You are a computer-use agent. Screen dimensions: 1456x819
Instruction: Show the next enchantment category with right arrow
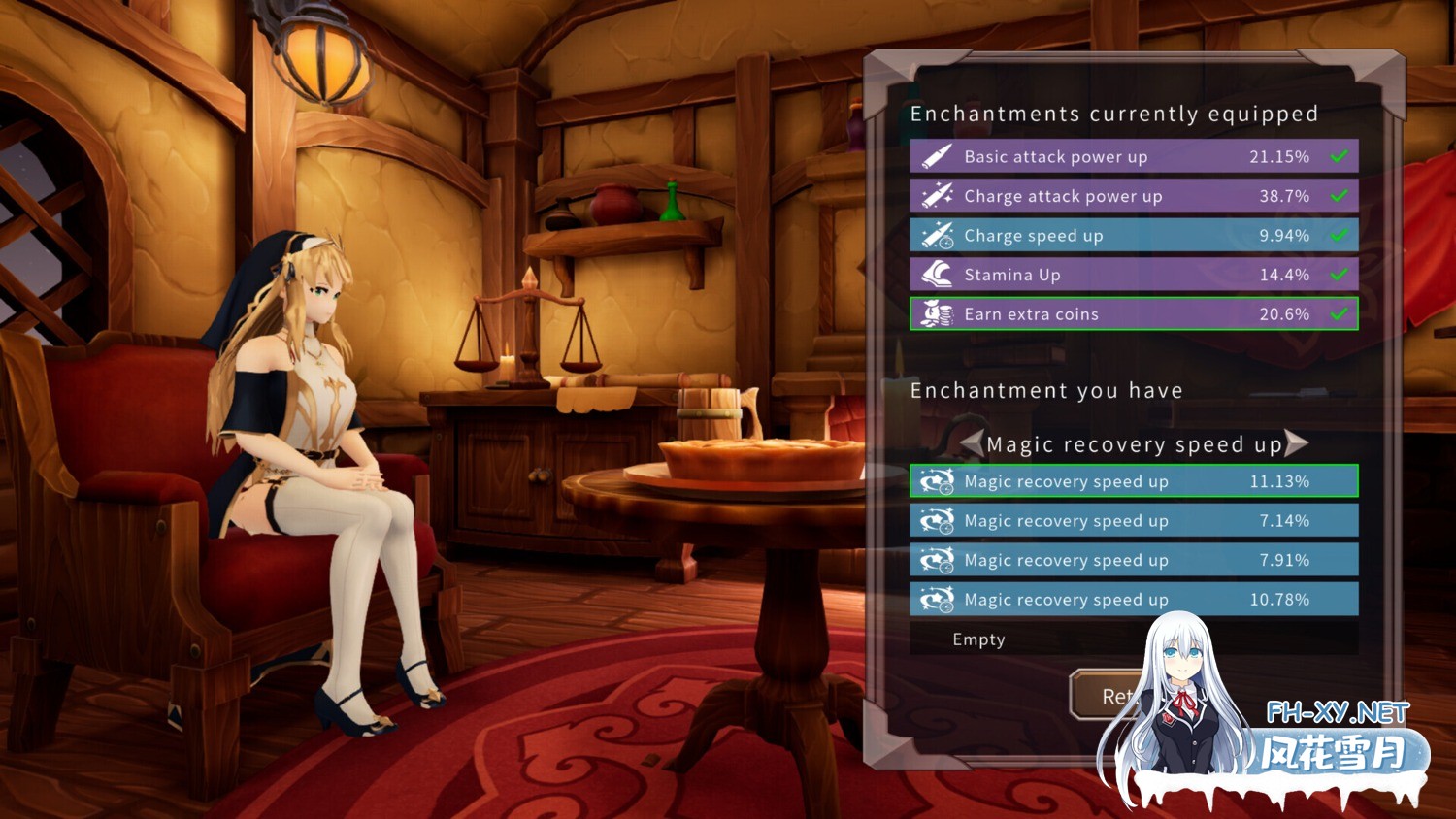tap(1297, 443)
